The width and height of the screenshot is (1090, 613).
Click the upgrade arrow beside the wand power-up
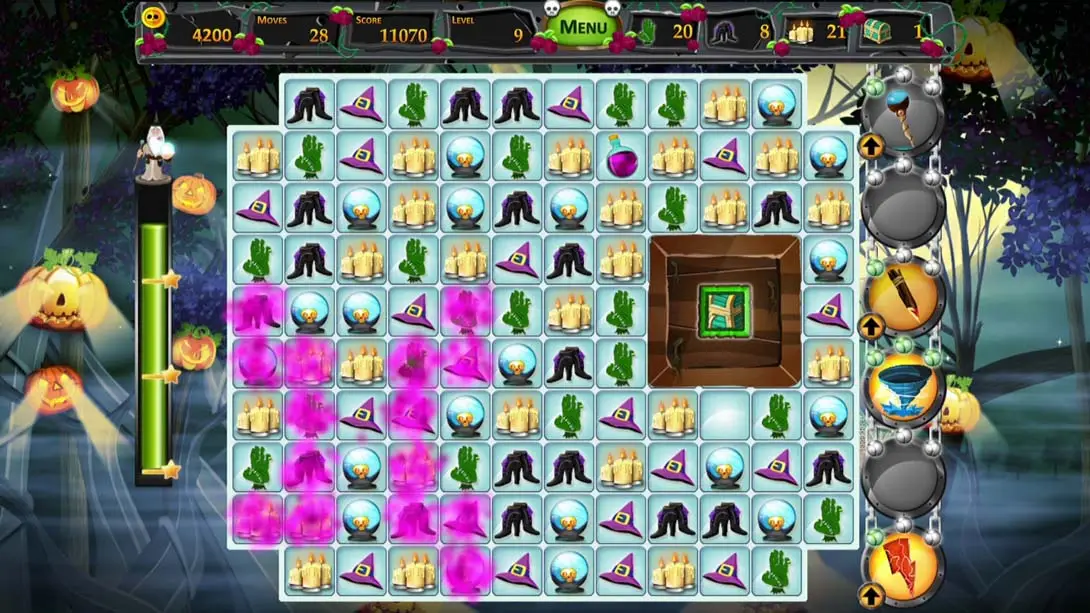(870, 148)
